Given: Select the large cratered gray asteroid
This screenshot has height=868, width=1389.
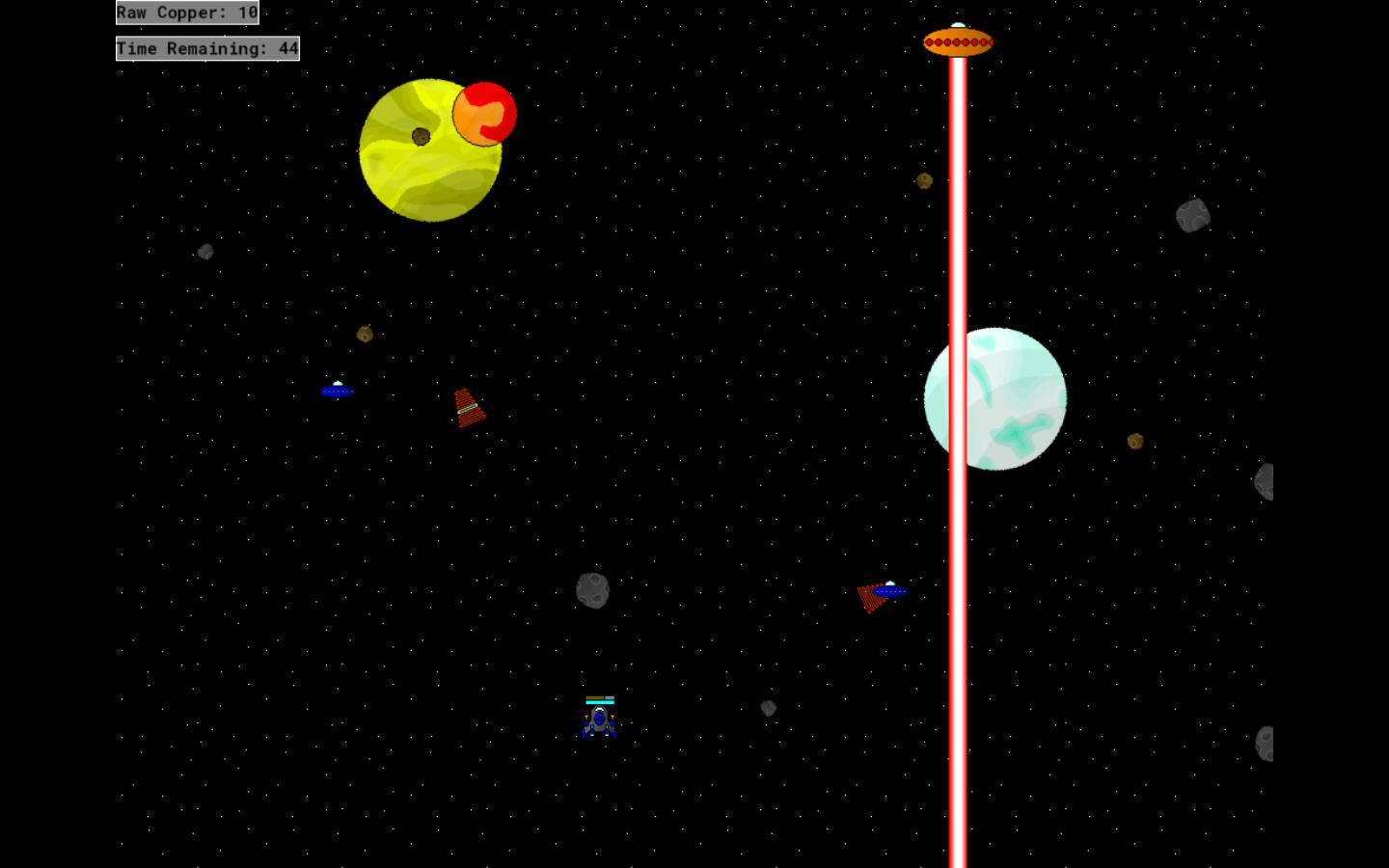Looking at the screenshot, I should point(1193,212).
